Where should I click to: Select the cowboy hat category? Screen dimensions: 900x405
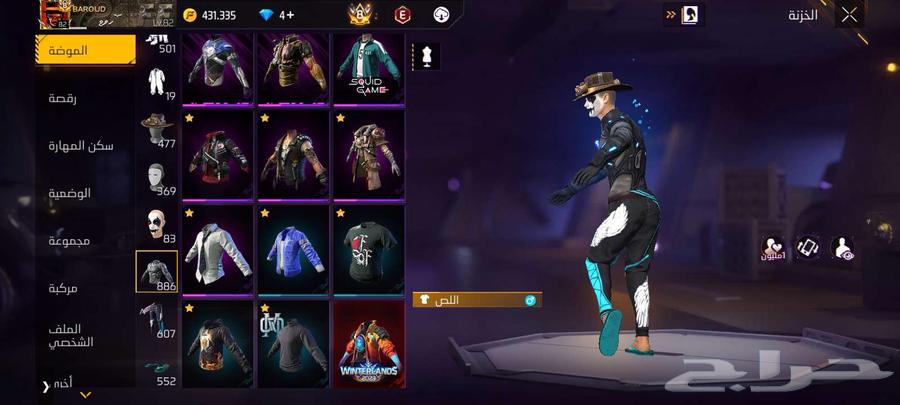(x=156, y=127)
